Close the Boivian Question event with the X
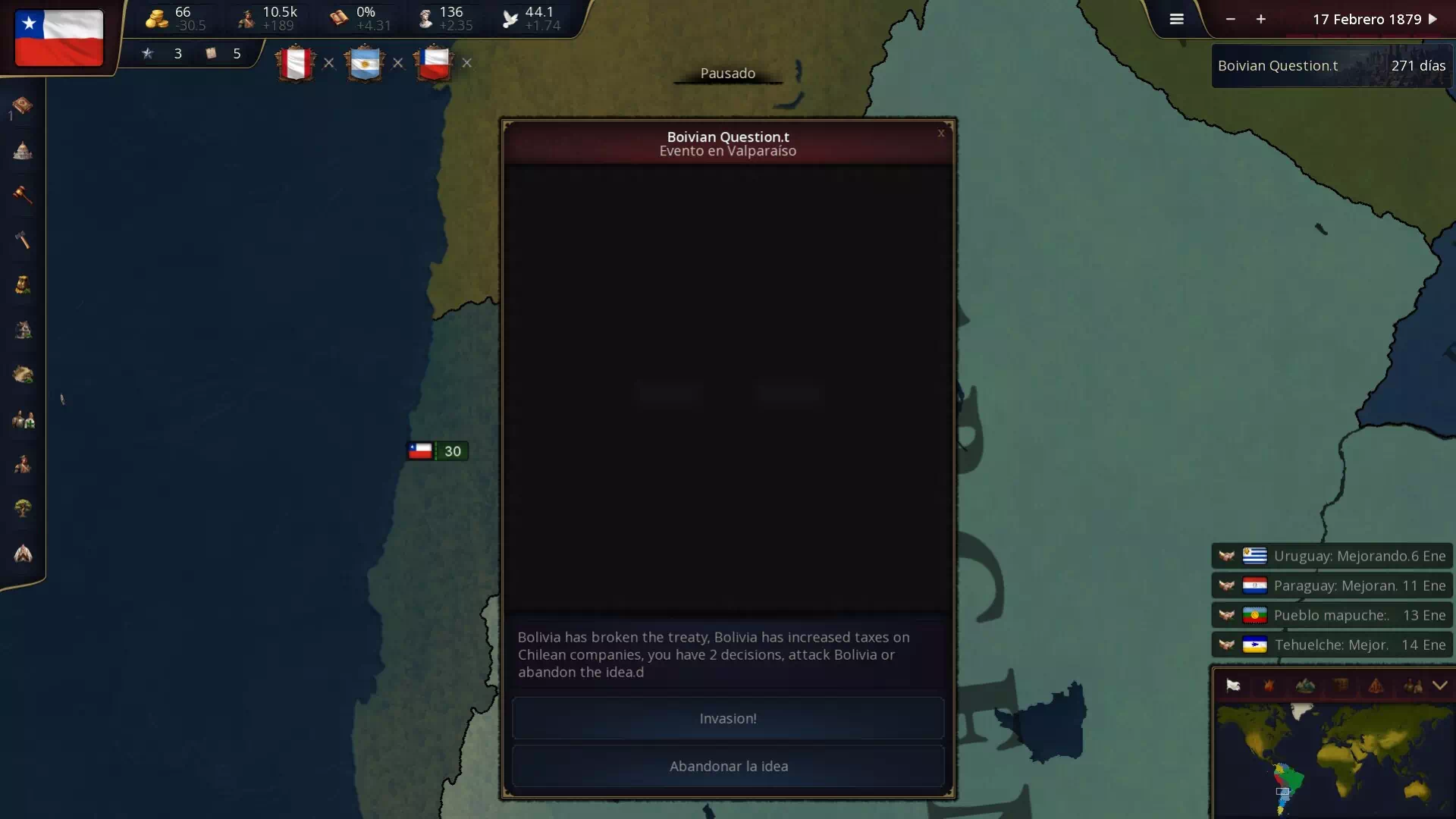Viewport: 1456px width, 819px height. (x=940, y=133)
